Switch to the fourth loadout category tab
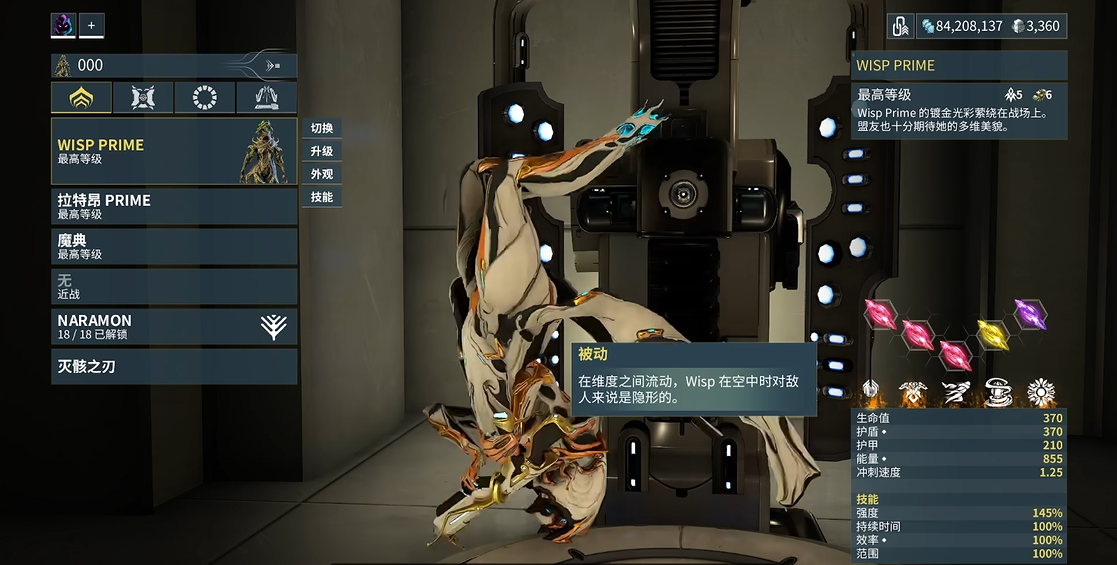The height and width of the screenshot is (565, 1117). point(266,97)
